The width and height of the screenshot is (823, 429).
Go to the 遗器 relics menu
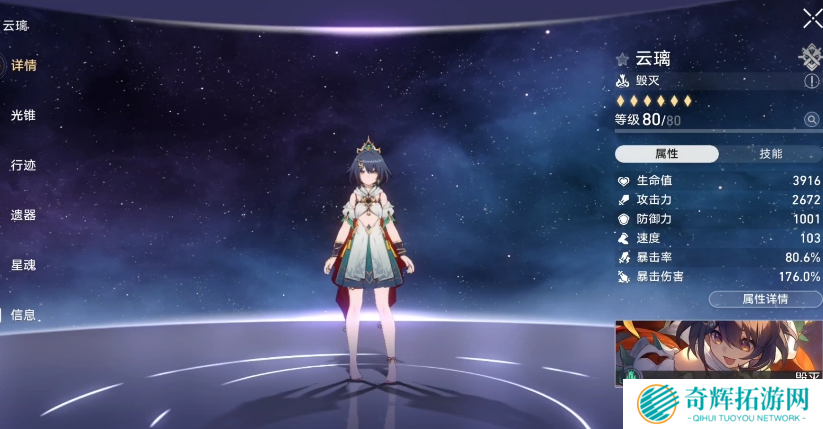(x=23, y=215)
